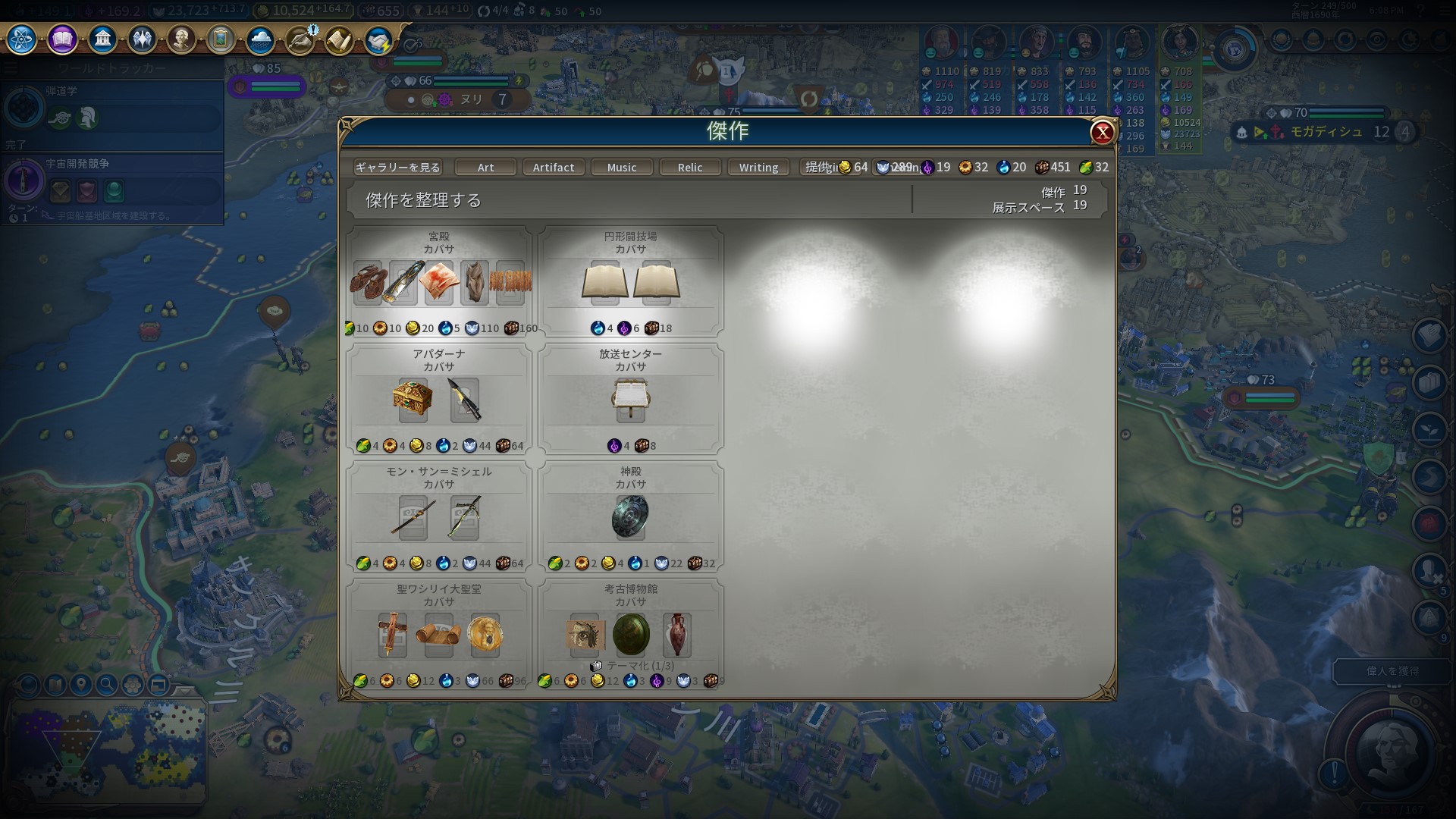Toggle the Music filter
This screenshot has width=1456, height=819.
click(x=621, y=167)
